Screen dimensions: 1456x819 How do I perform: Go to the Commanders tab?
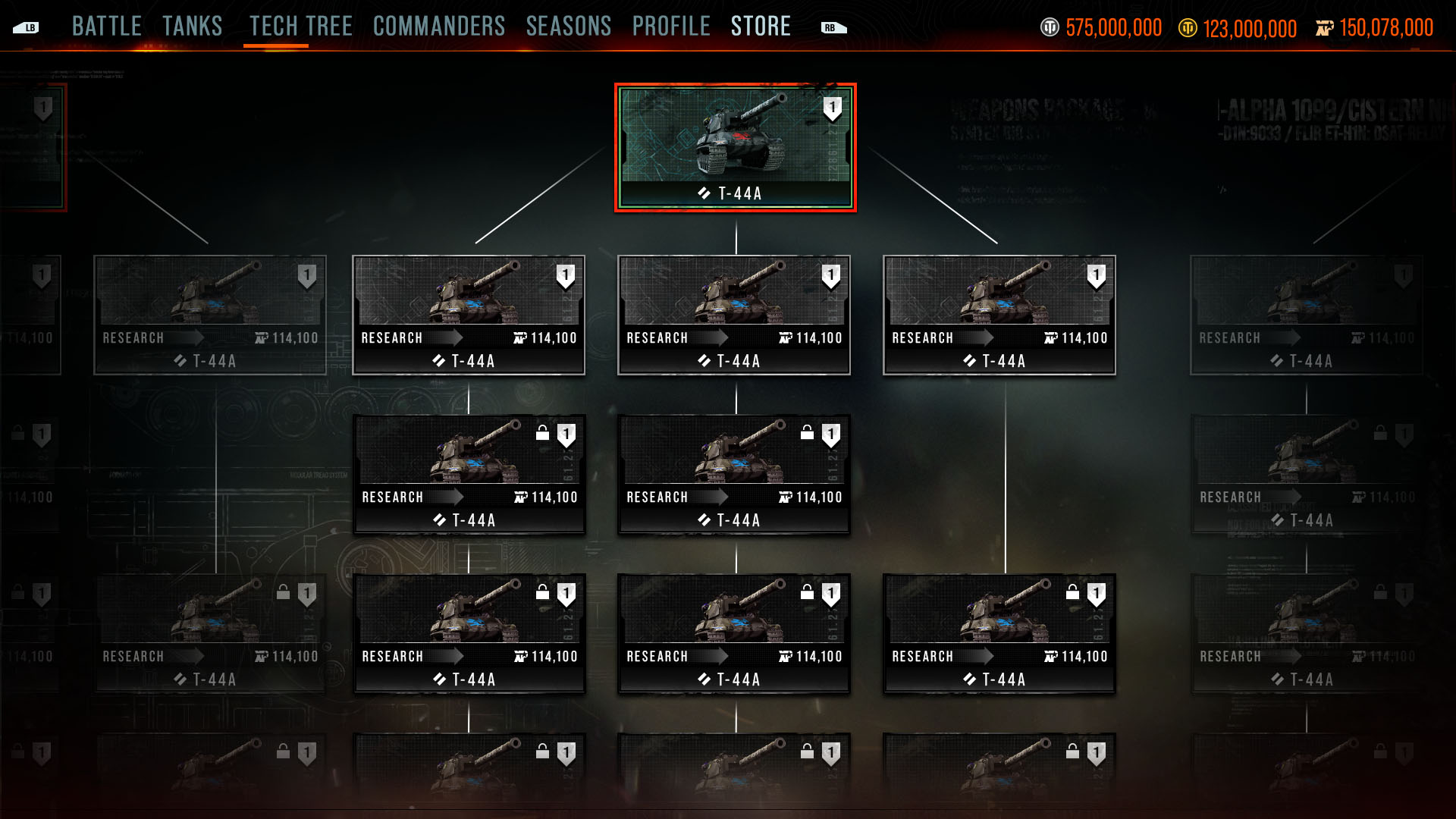pyautogui.click(x=439, y=27)
